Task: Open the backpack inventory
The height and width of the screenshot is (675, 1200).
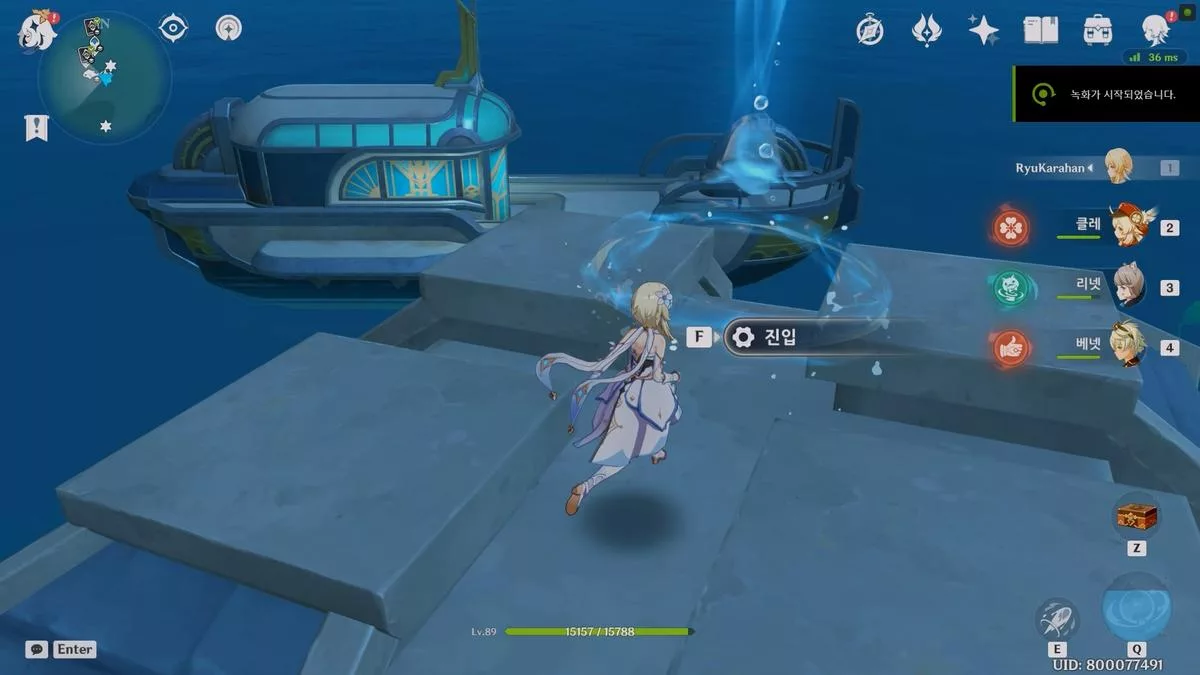Action: (1098, 31)
